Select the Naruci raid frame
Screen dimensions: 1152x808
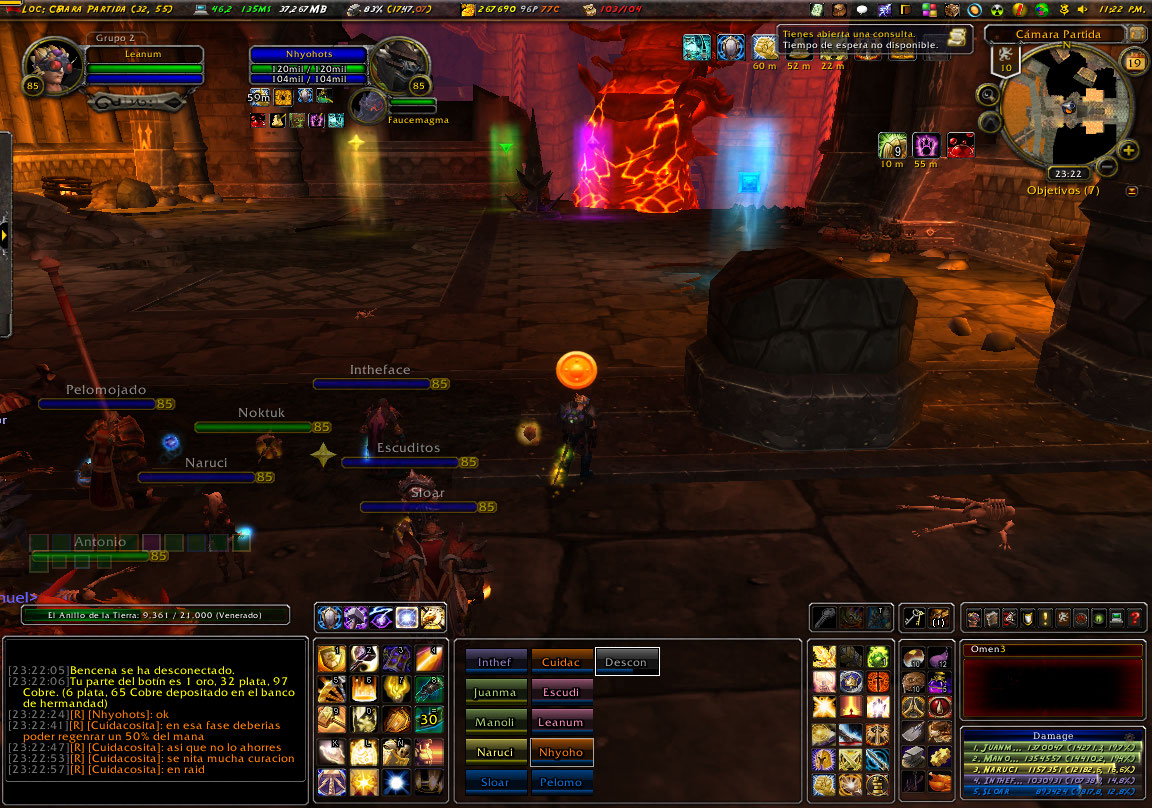click(495, 751)
